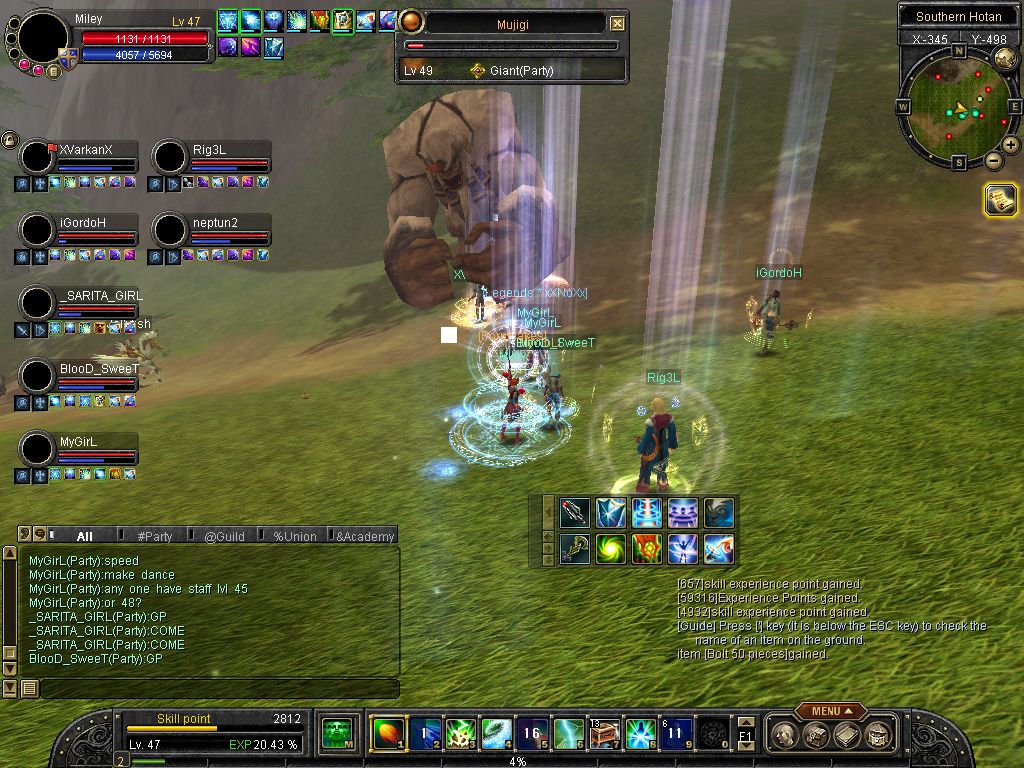Screen dimensions: 1024x768
Task: Use the treasure chest item in hotbar slot 7
Action: [x=603, y=734]
